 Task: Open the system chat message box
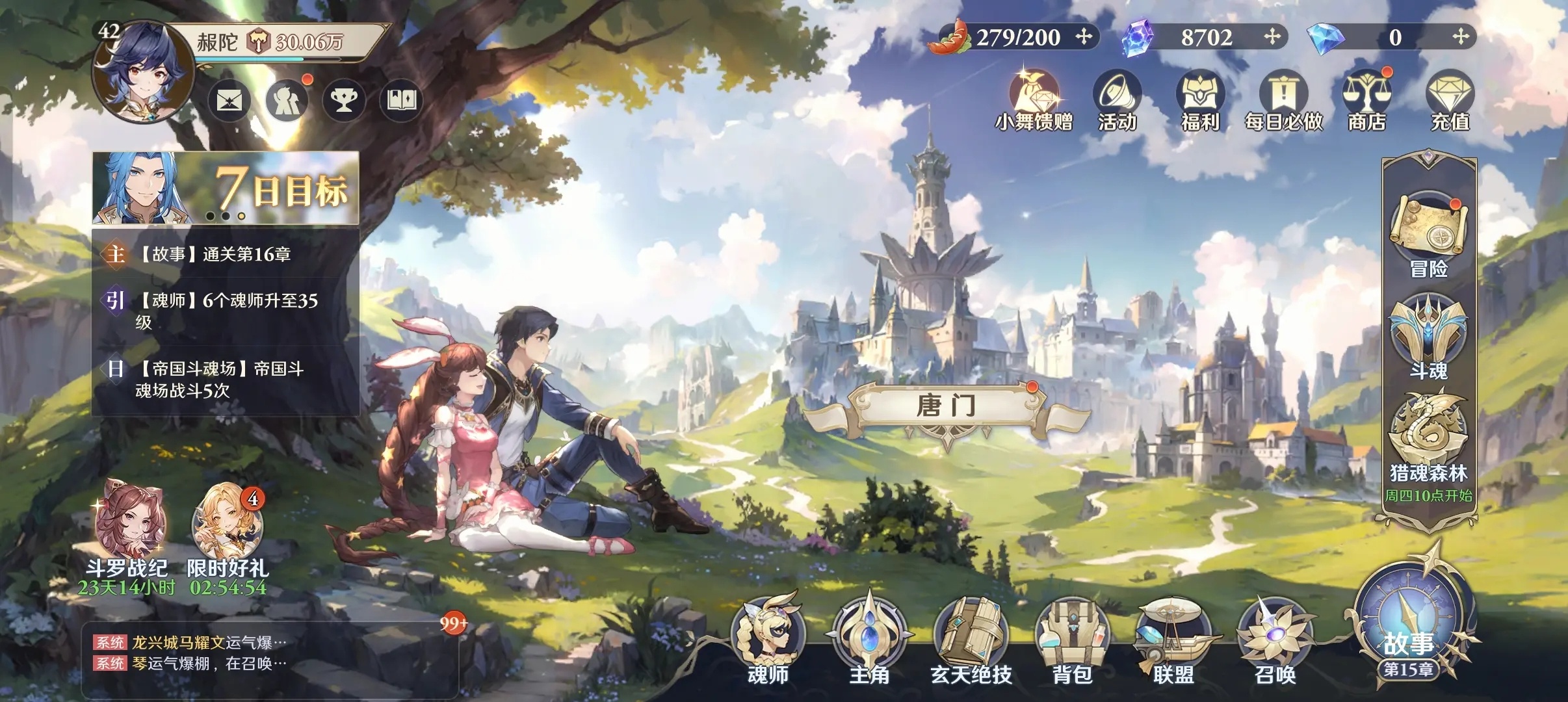(270, 653)
